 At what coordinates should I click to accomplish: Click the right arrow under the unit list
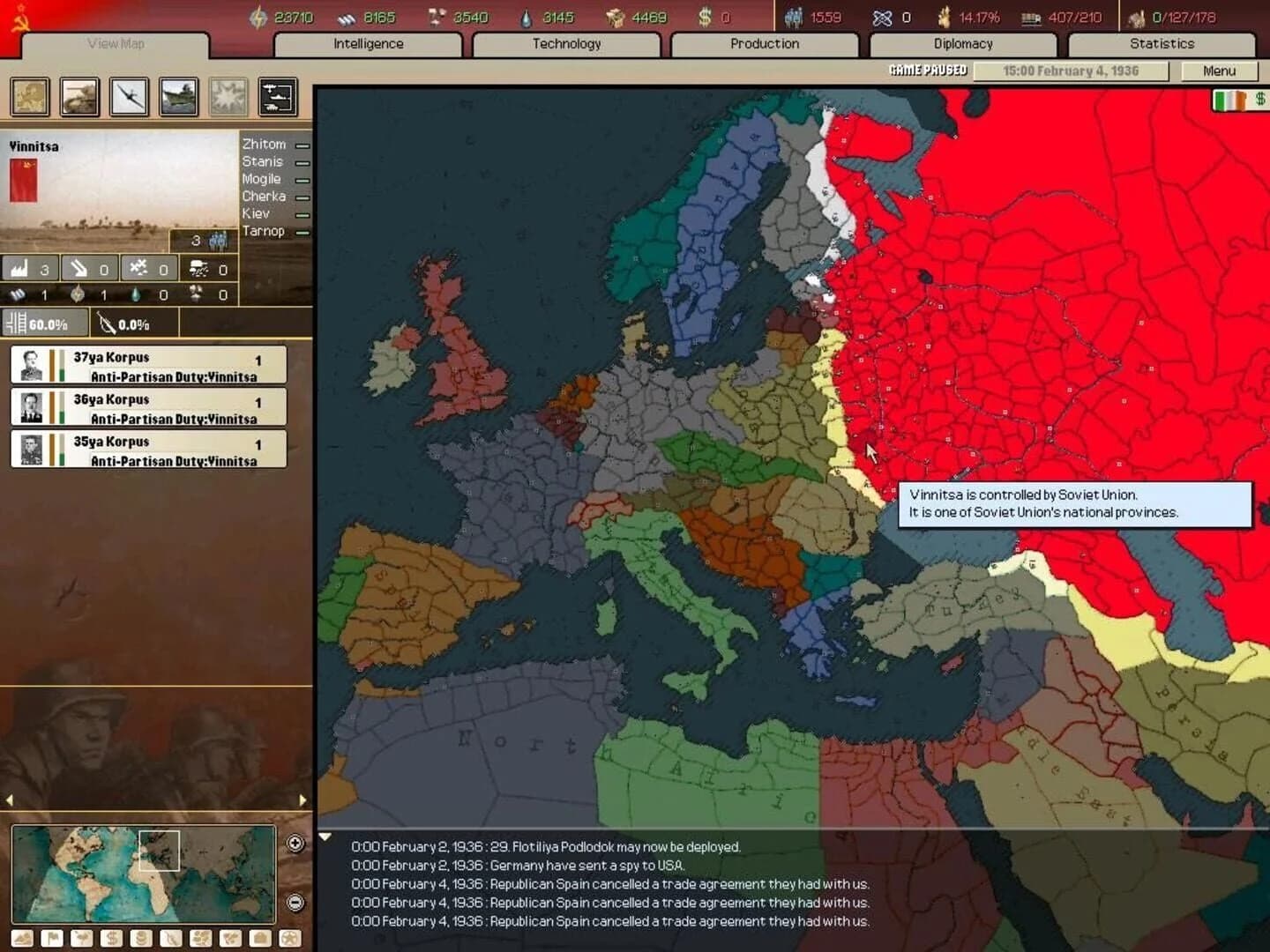(304, 800)
